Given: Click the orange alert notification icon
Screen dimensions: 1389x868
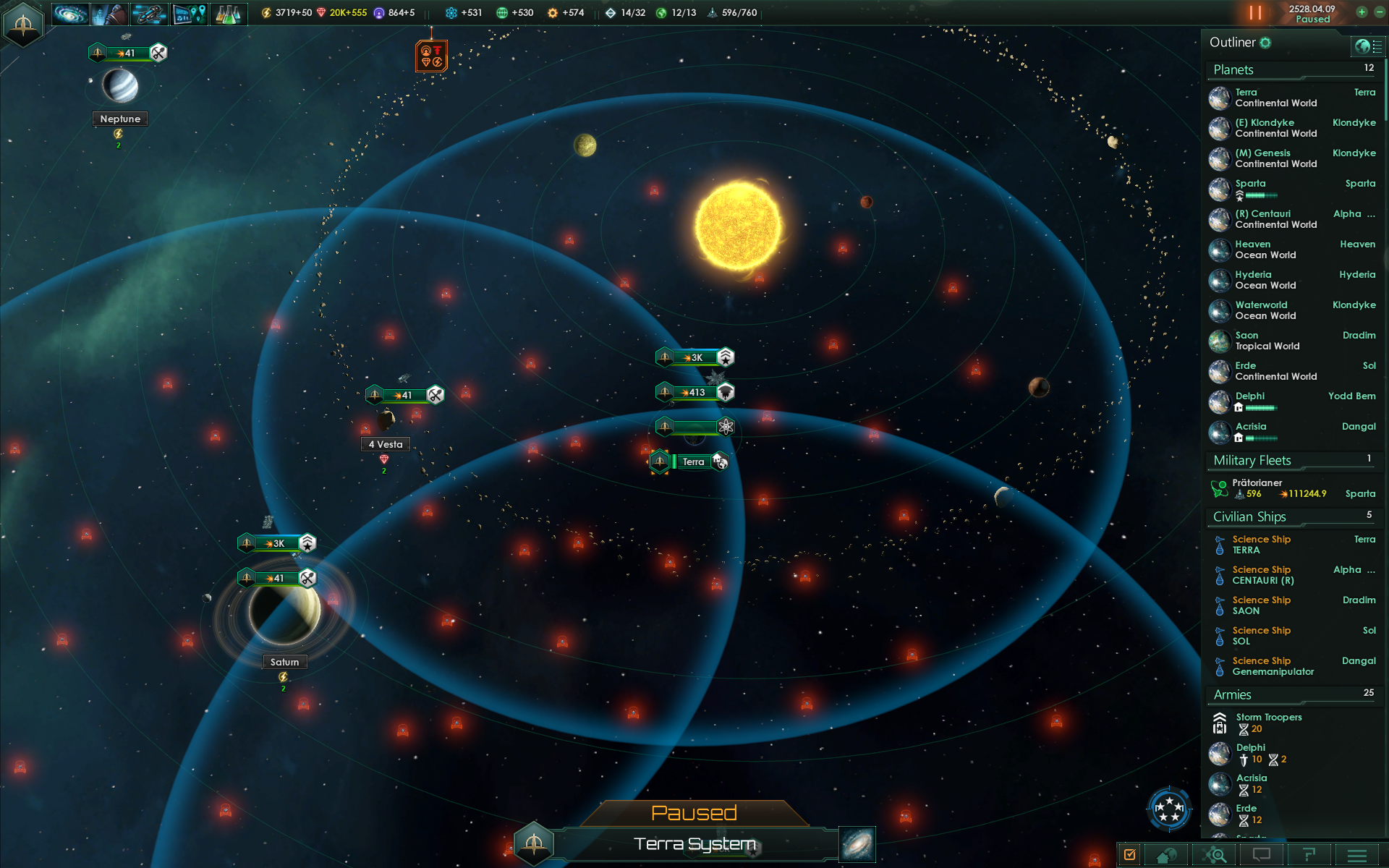Looking at the screenshot, I should click(431, 56).
